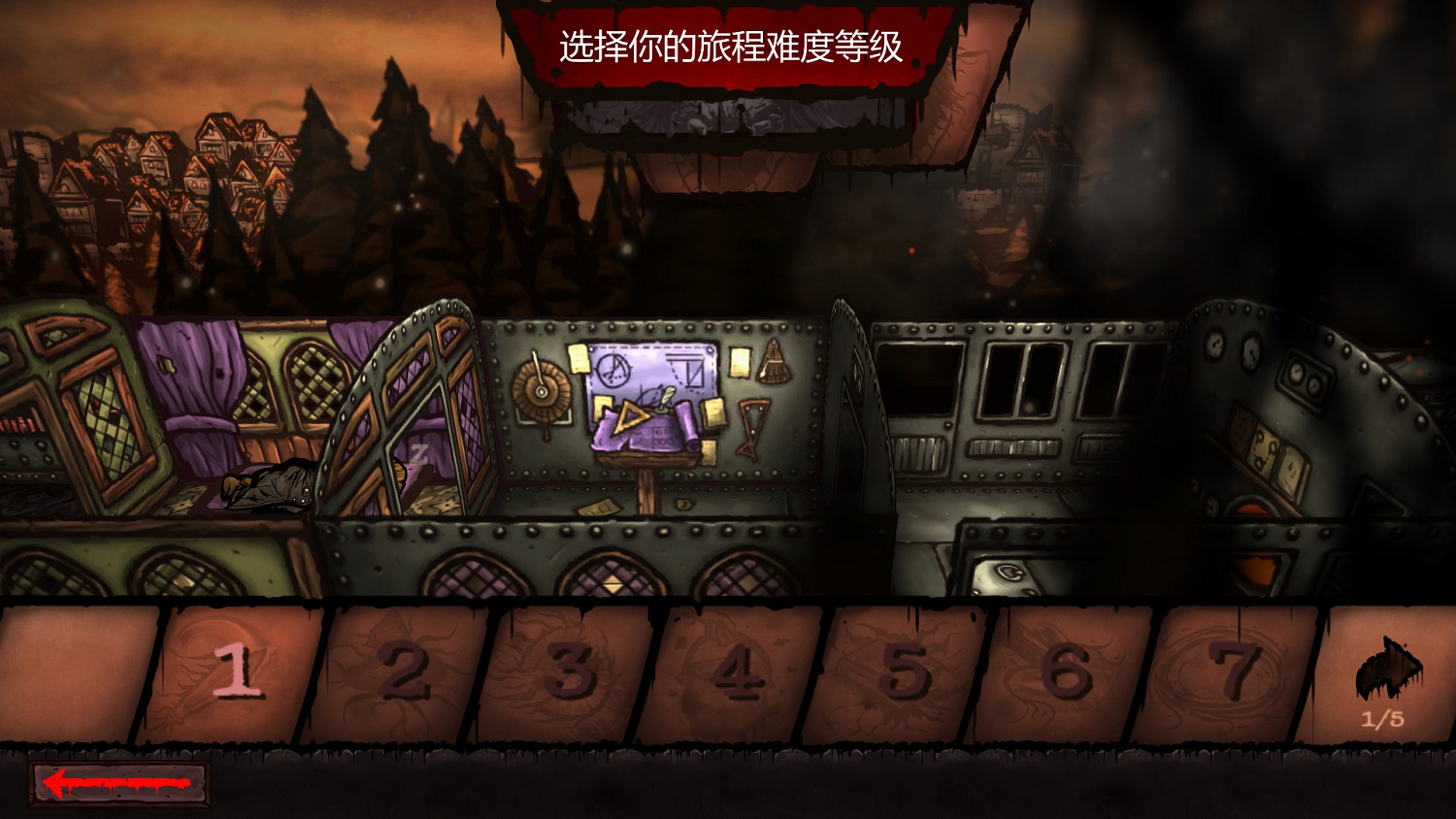Click the difficulty selection banner at top
Image resolution: width=1456 pixels, height=819 pixels.
pyautogui.click(x=730, y=44)
